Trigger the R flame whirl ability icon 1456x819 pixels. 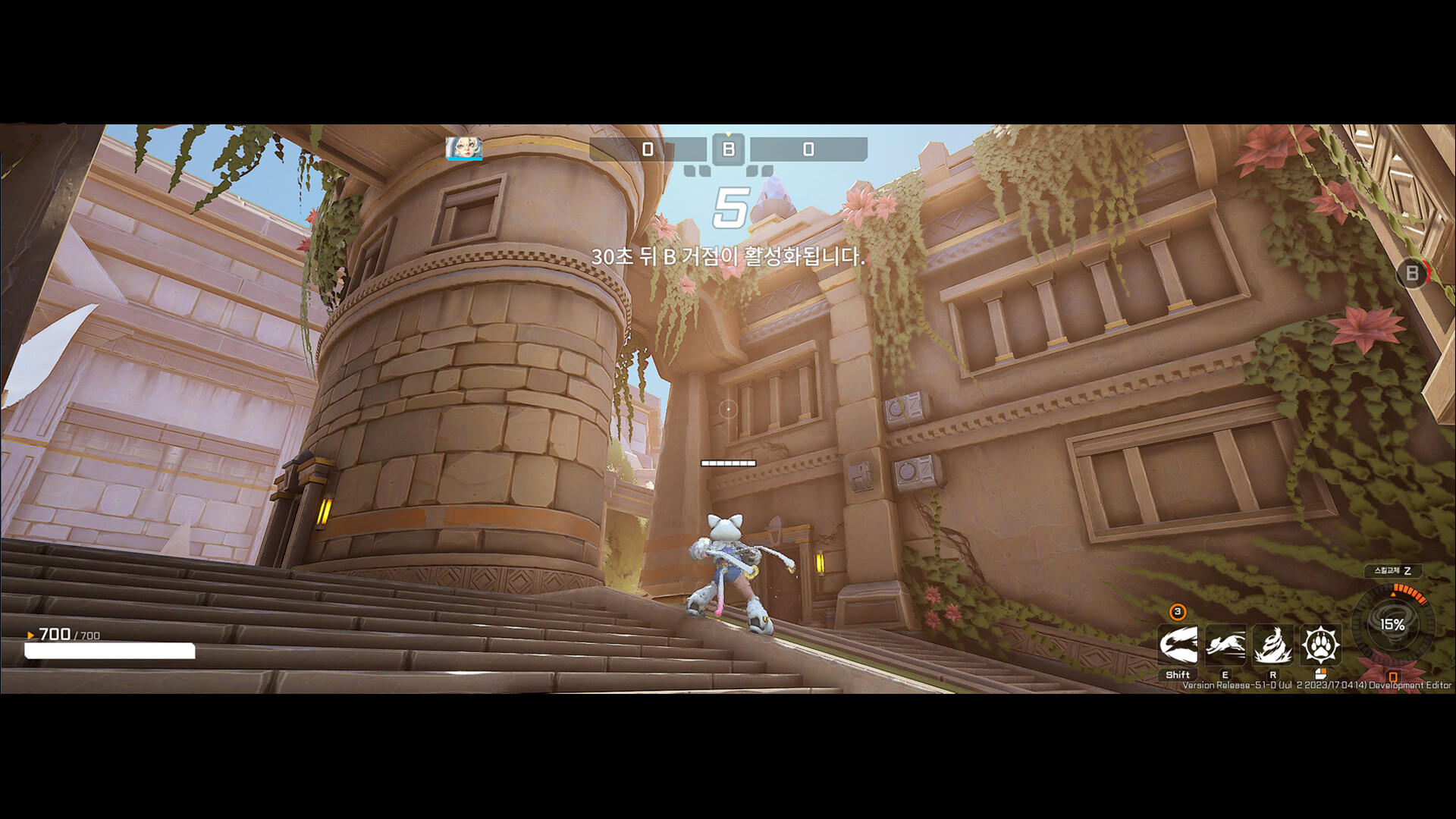click(x=1274, y=645)
